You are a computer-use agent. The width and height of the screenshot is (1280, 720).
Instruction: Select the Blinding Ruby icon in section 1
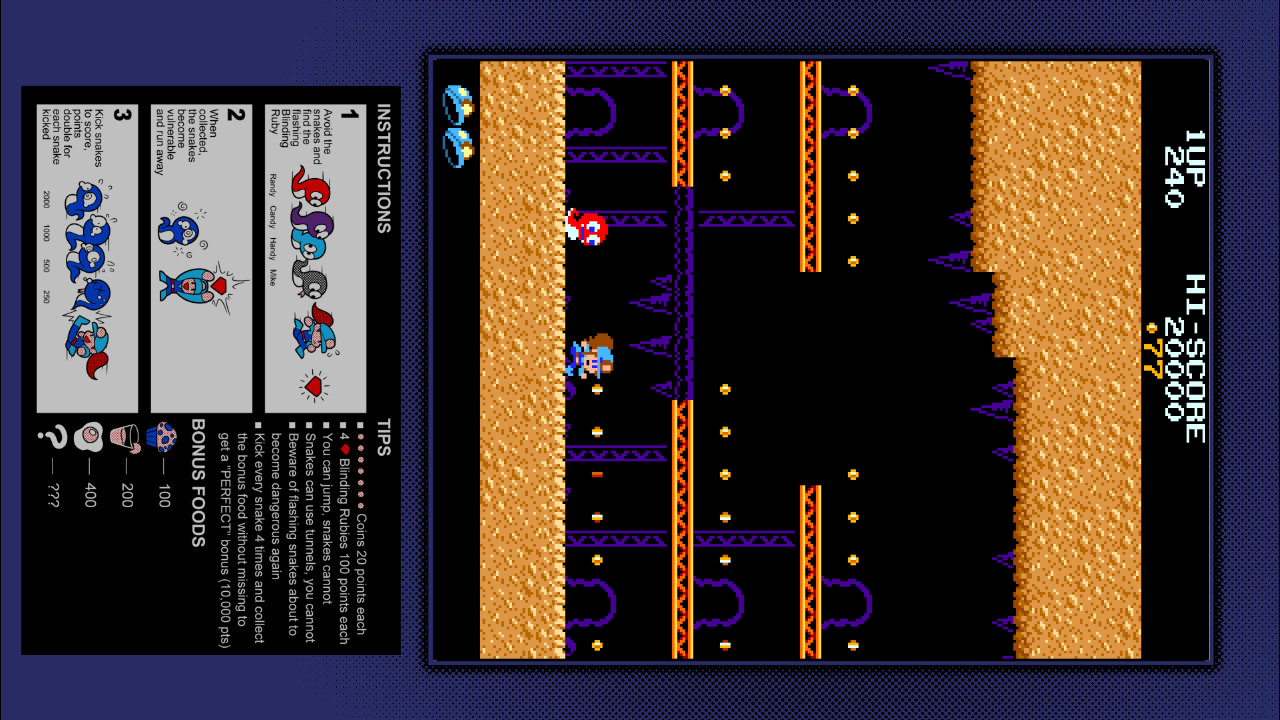click(314, 387)
